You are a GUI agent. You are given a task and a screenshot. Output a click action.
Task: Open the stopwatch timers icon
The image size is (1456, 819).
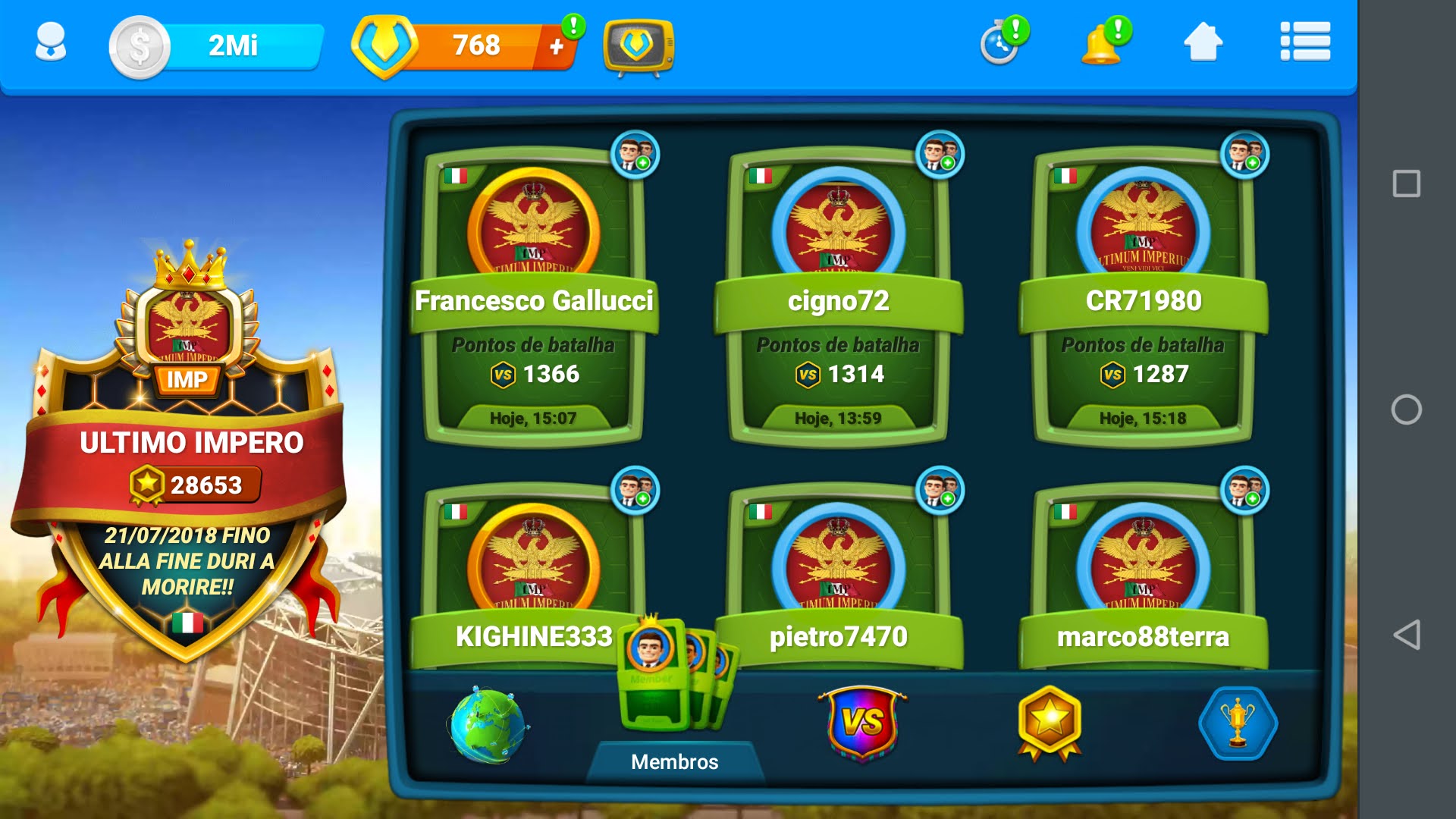(x=1001, y=44)
